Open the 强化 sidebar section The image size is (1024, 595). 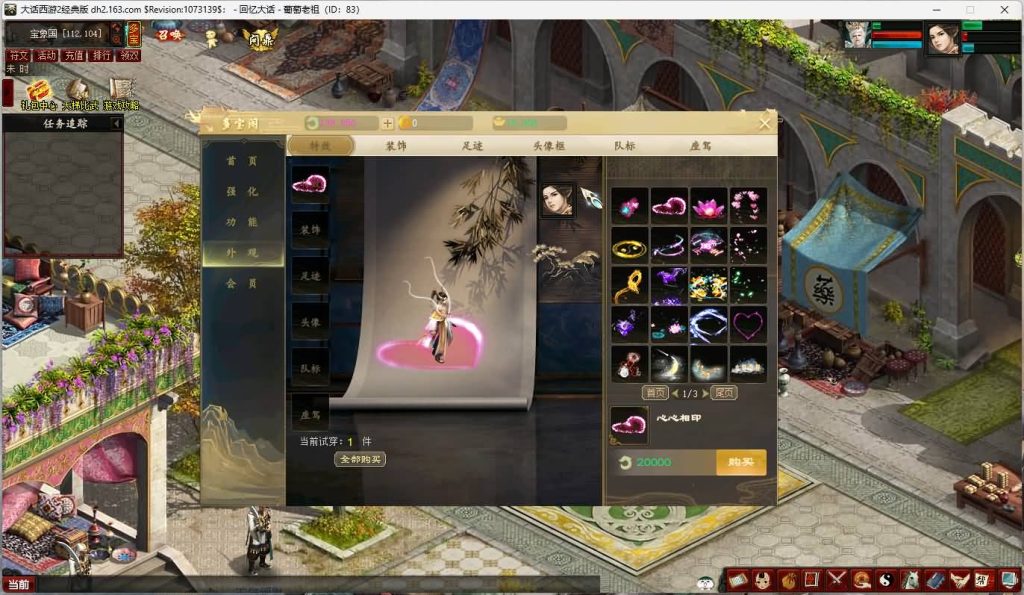point(242,191)
